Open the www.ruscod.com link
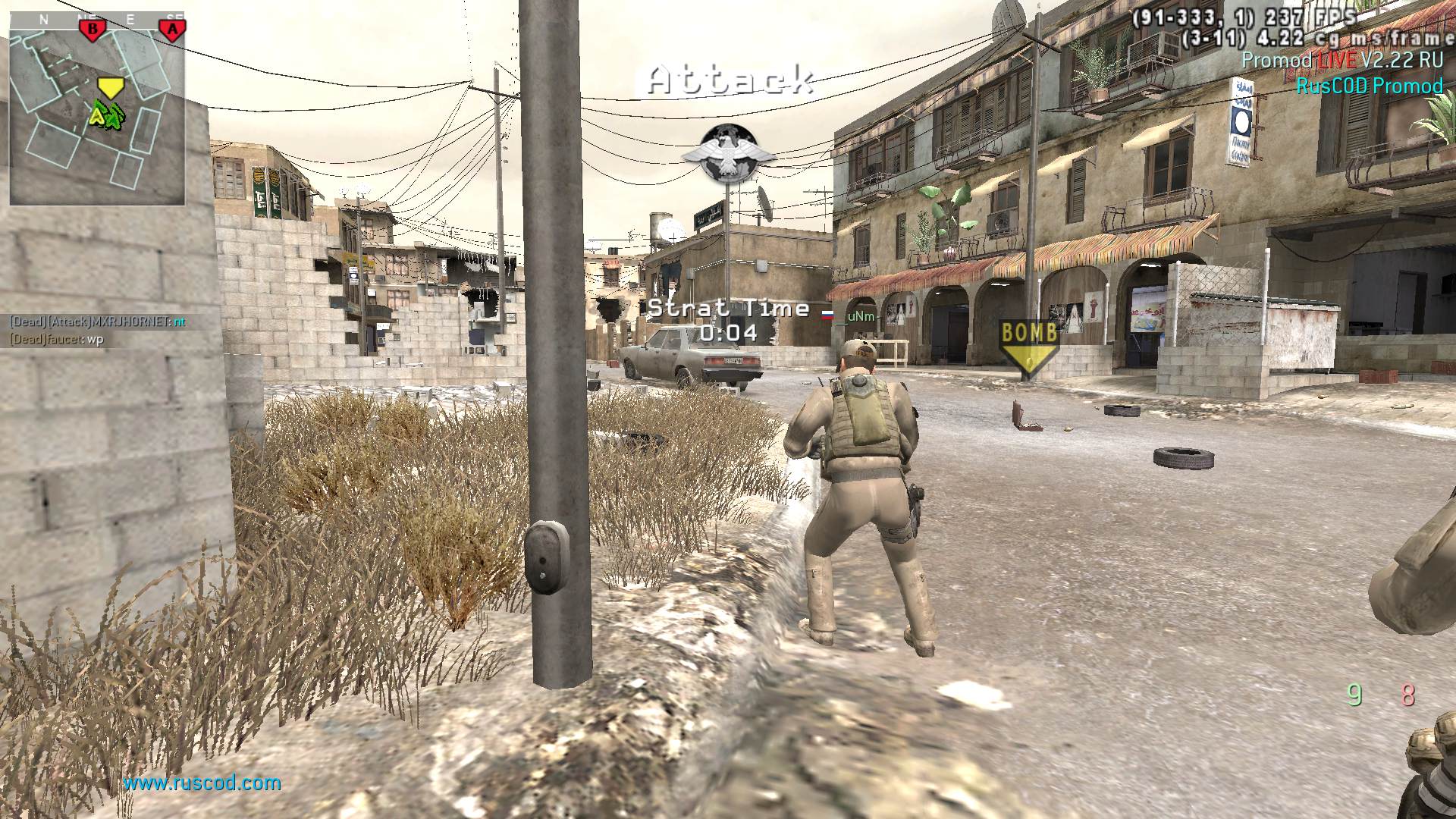Image resolution: width=1456 pixels, height=819 pixels. click(x=202, y=783)
